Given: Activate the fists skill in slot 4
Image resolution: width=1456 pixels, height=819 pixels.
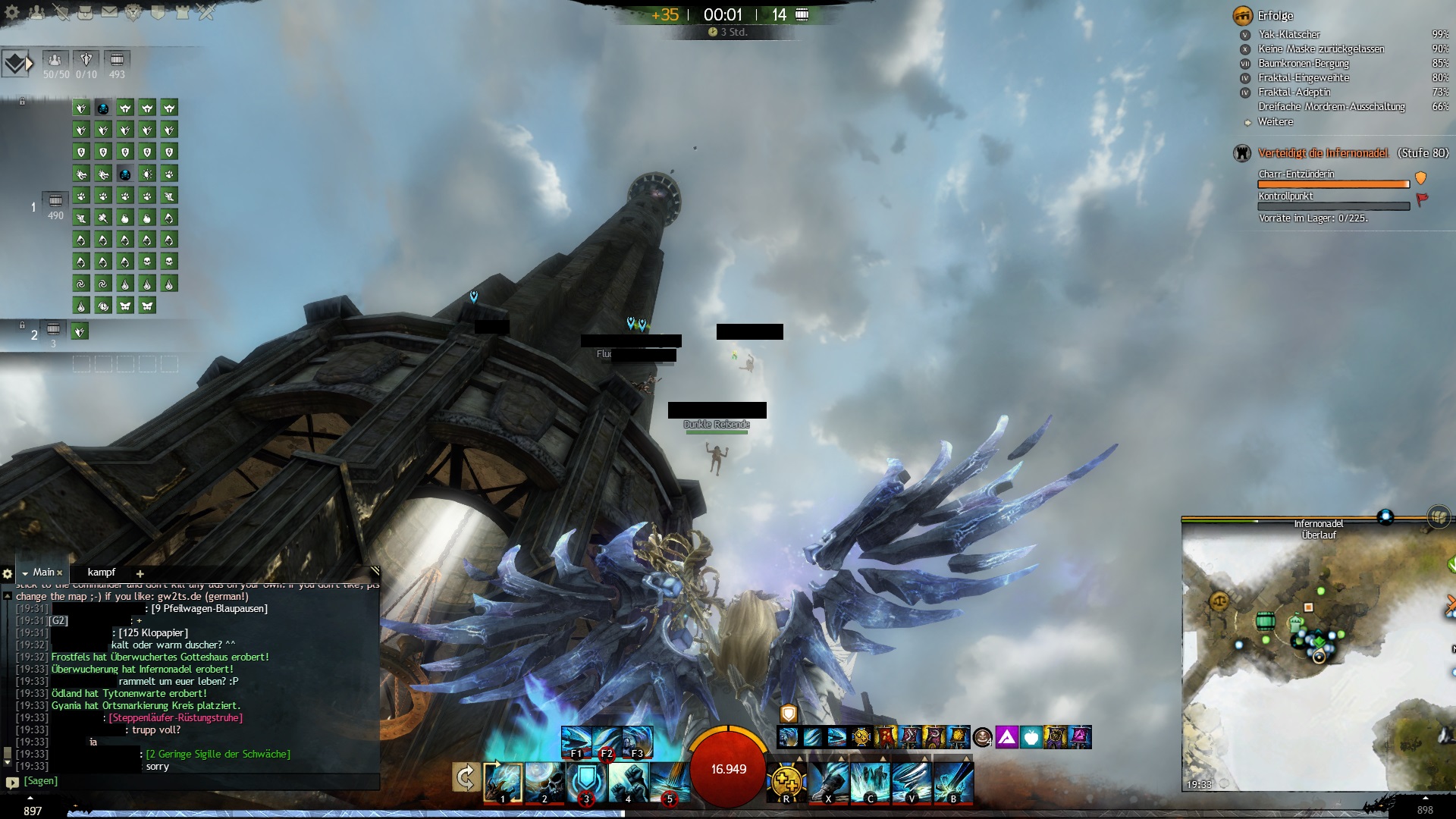Looking at the screenshot, I should tap(628, 781).
